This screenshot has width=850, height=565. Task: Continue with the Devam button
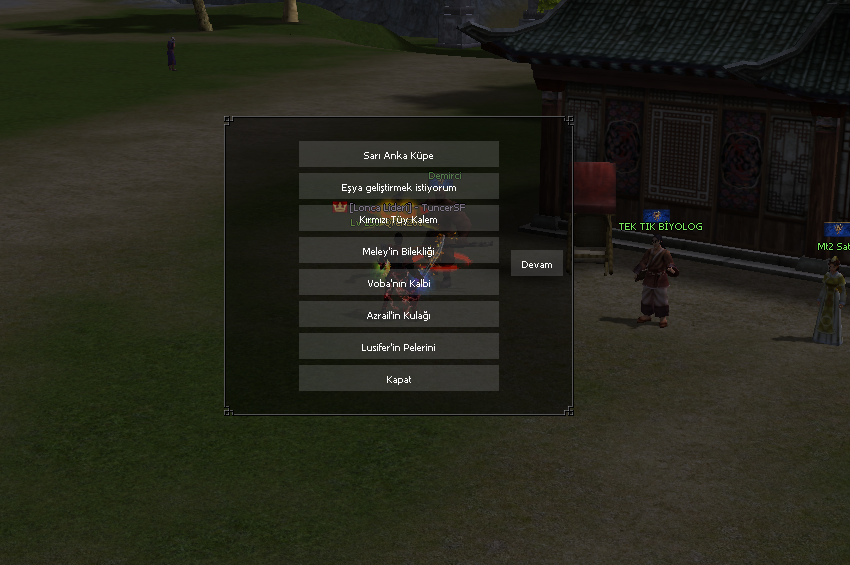(537, 264)
